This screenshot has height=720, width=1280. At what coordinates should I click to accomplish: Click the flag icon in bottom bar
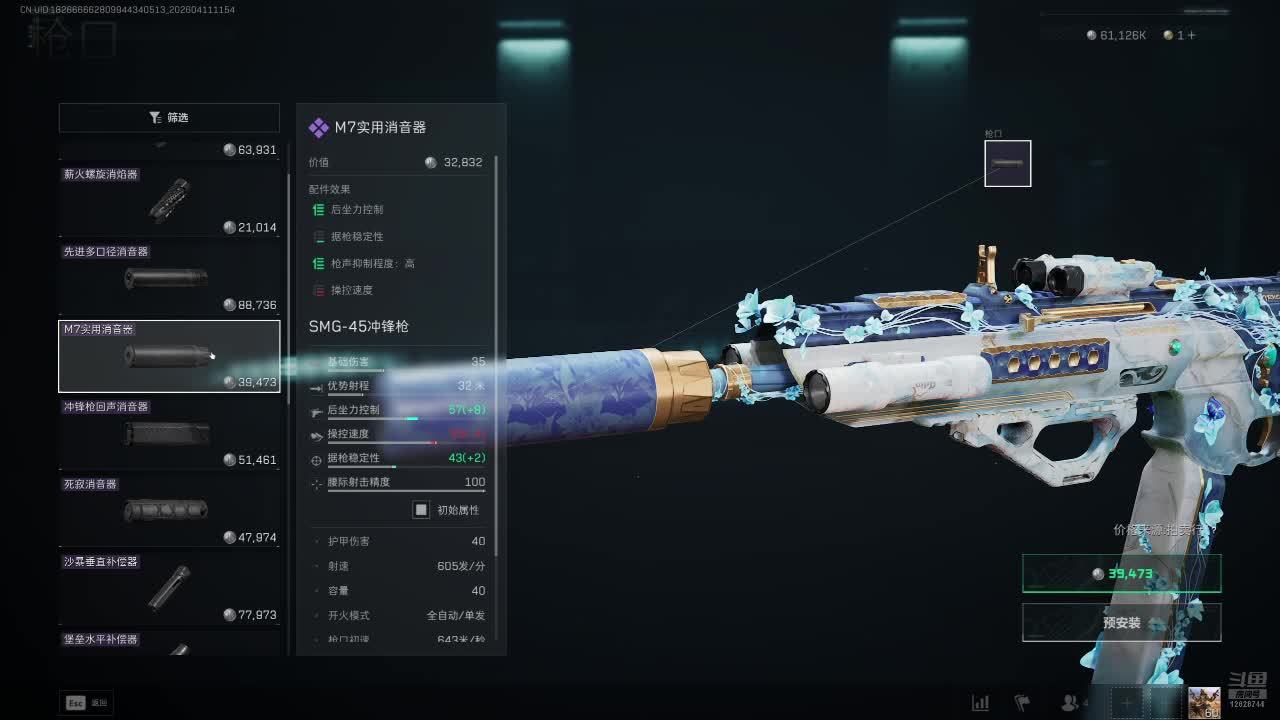click(1023, 703)
